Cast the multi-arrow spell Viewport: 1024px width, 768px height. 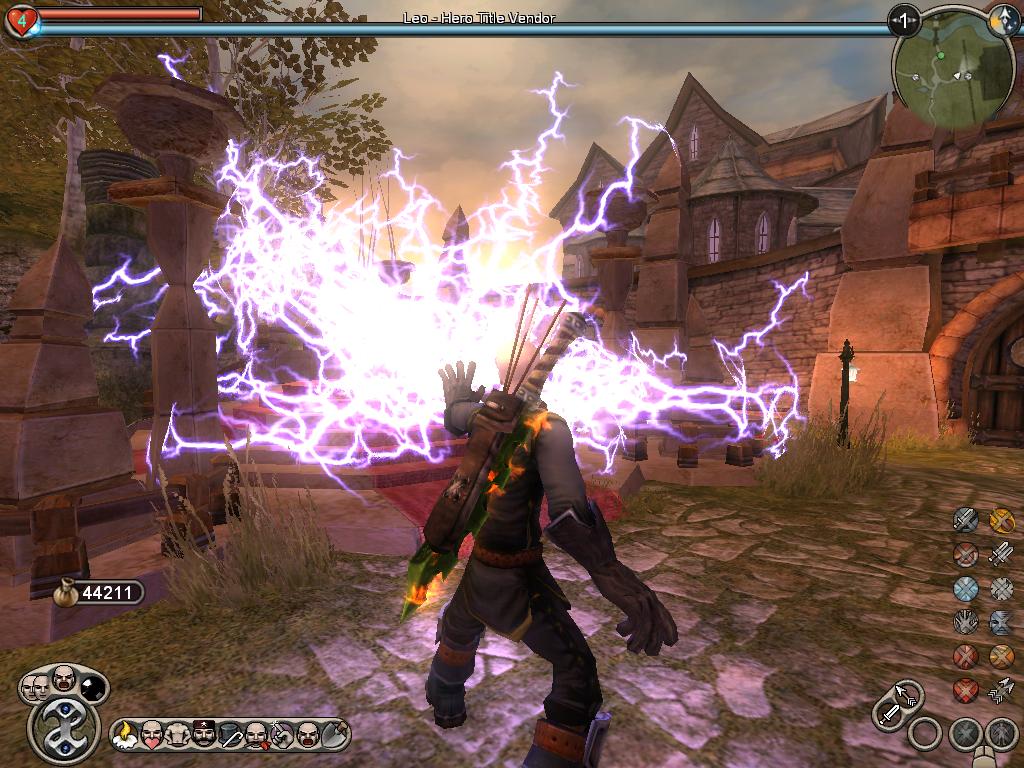(x=1001, y=690)
